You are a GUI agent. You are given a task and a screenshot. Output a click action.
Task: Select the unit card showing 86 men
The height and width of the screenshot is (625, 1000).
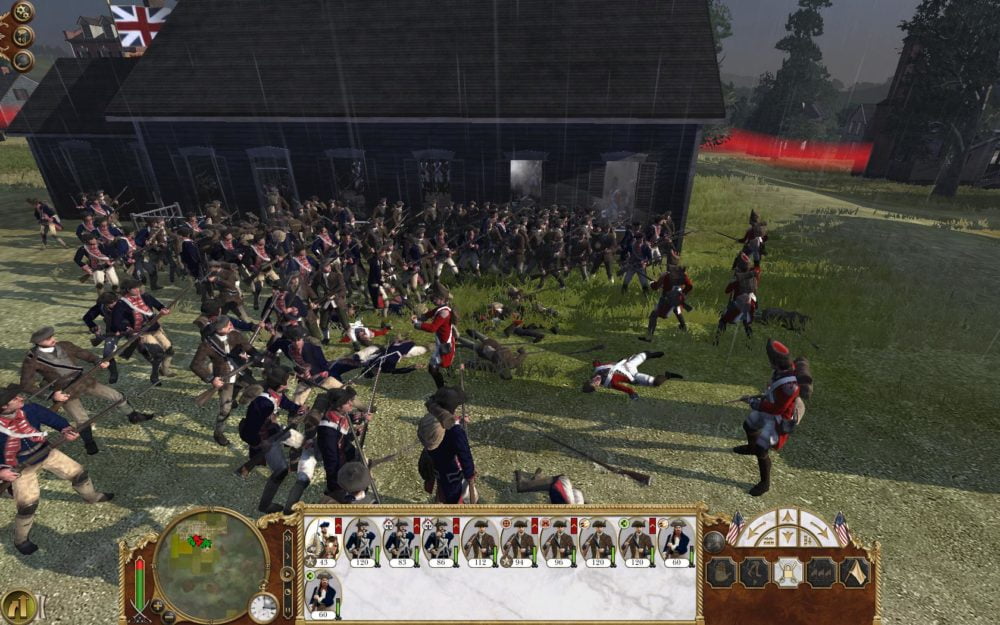pyautogui.click(x=441, y=541)
